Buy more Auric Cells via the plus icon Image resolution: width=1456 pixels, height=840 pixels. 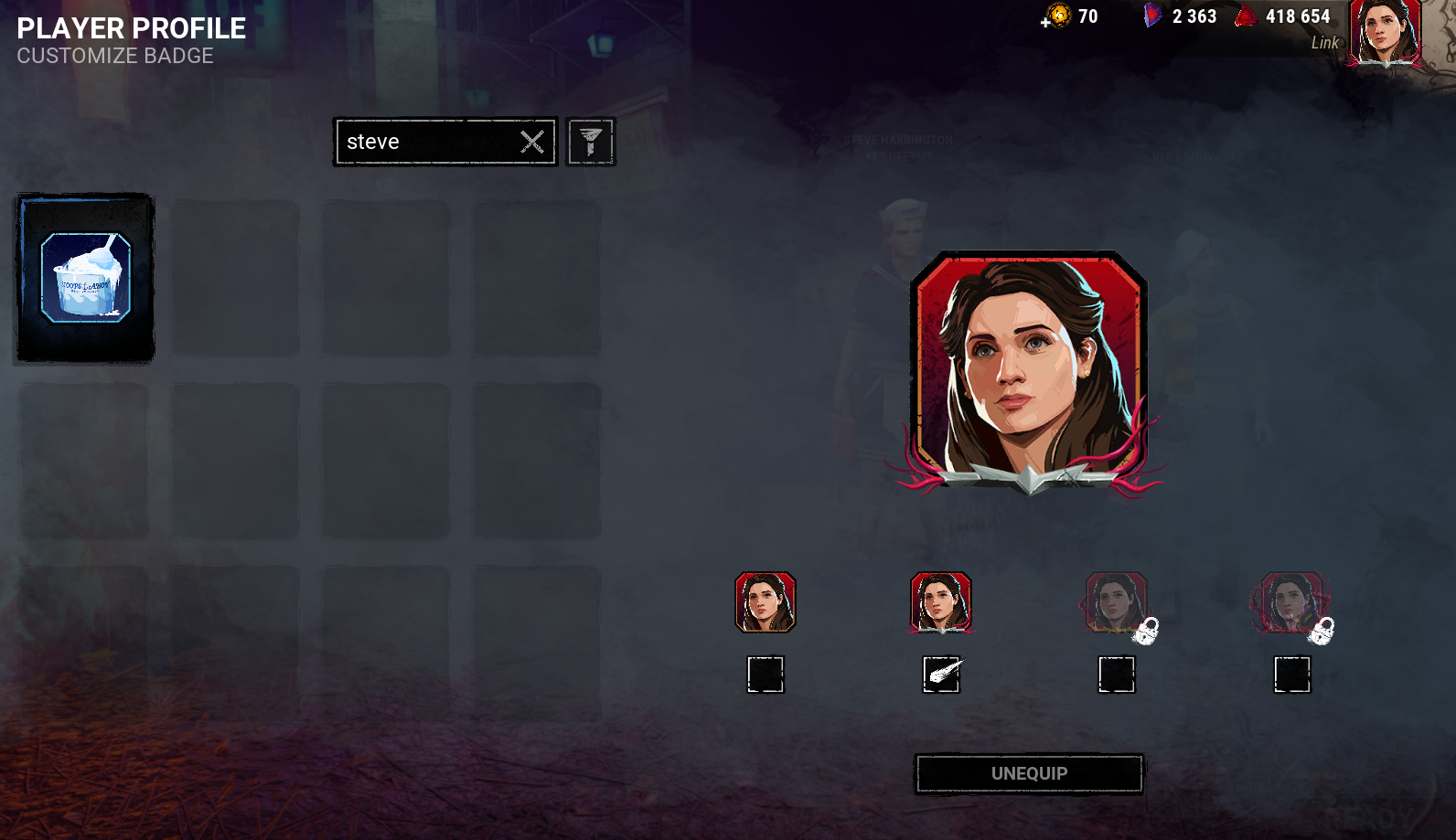(1045, 23)
